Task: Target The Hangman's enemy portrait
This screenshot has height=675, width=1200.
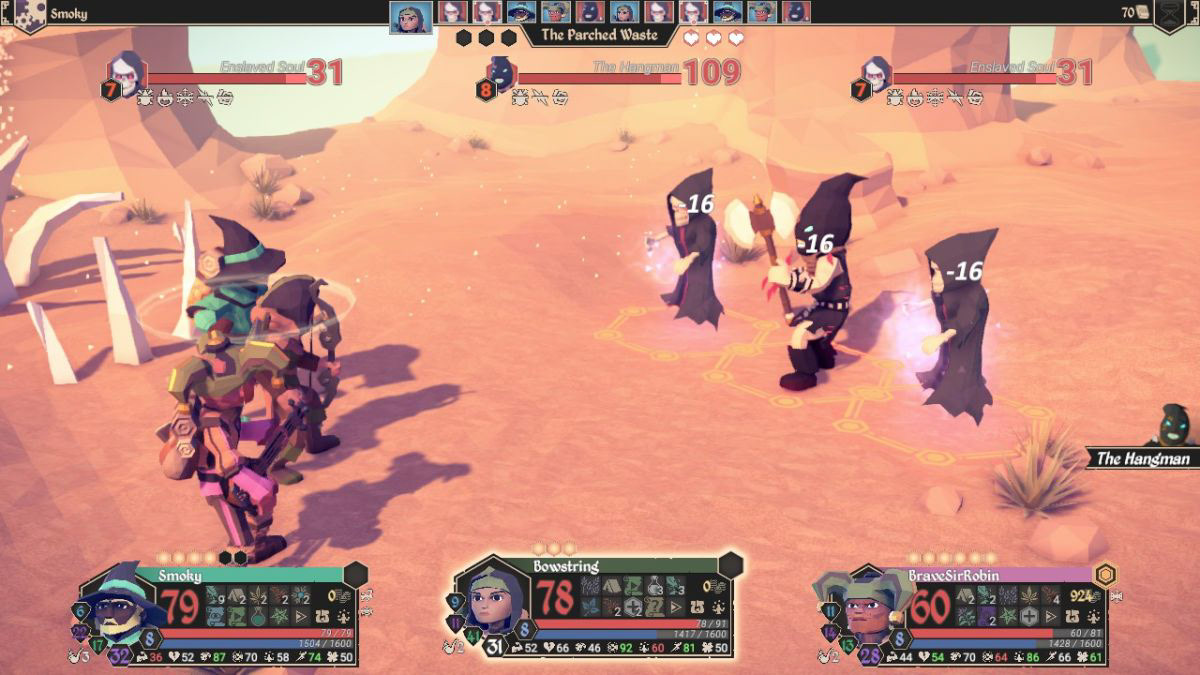Action: pyautogui.click(x=501, y=72)
